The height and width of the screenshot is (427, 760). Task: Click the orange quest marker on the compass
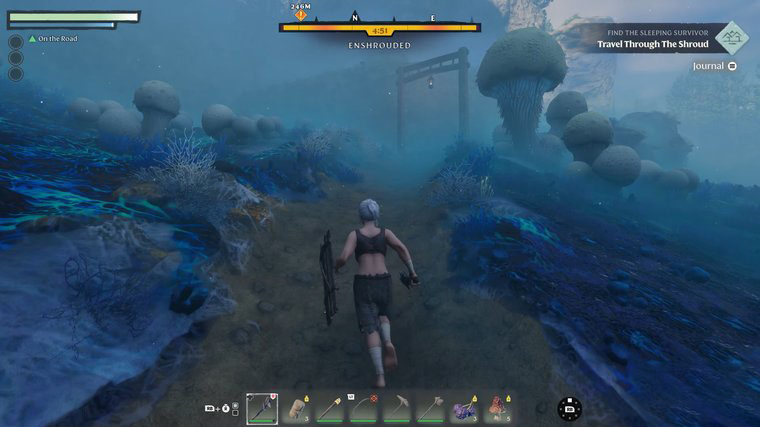pyautogui.click(x=300, y=15)
